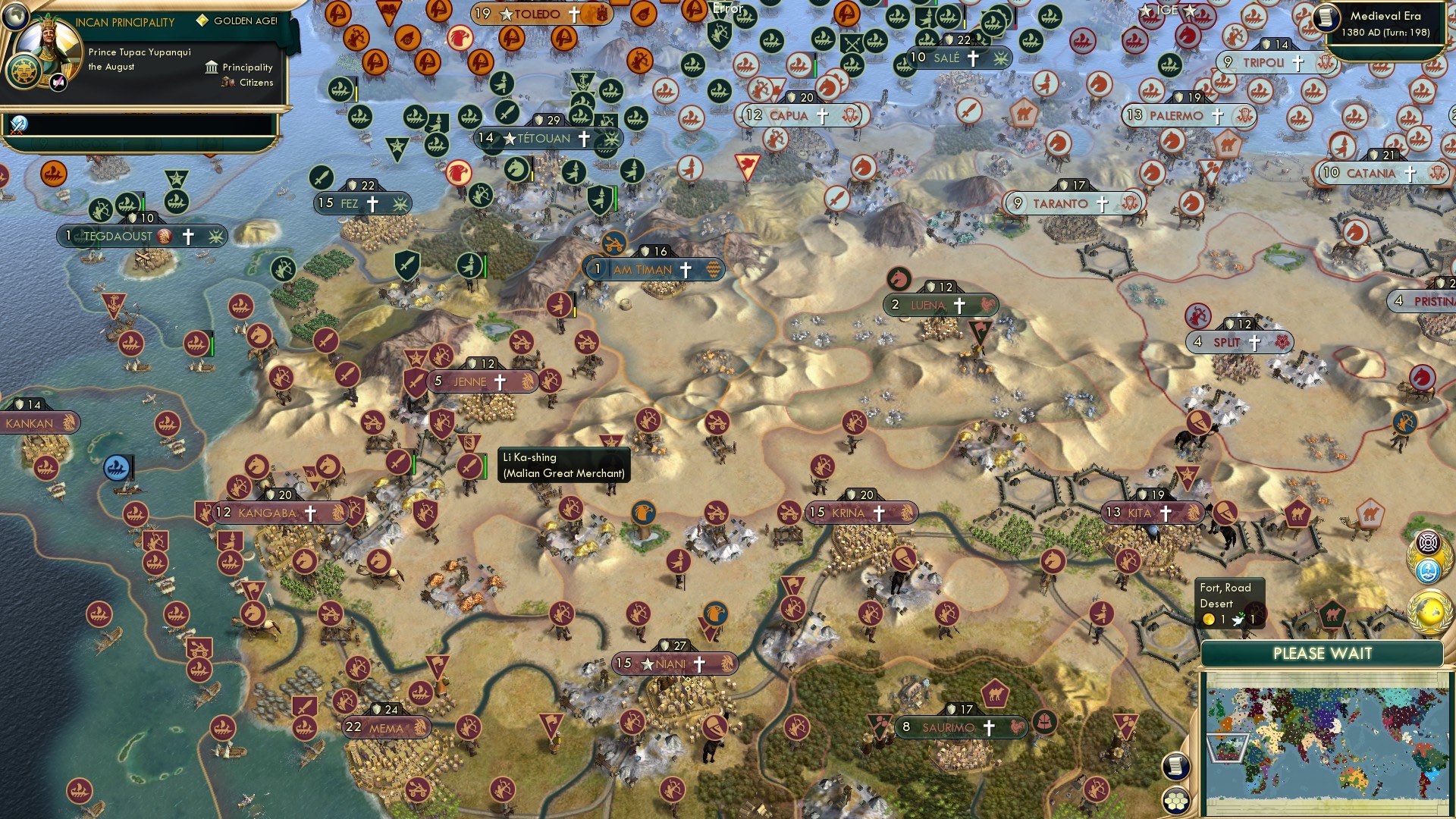Open the notification log scroll icon
1456x819 pixels.
[x=1175, y=767]
